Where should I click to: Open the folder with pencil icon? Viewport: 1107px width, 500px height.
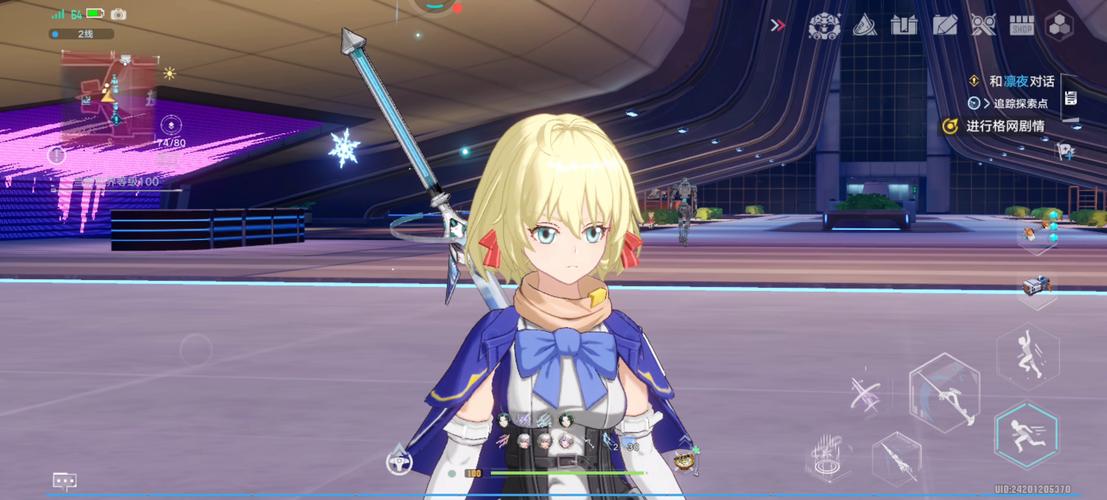[944, 26]
